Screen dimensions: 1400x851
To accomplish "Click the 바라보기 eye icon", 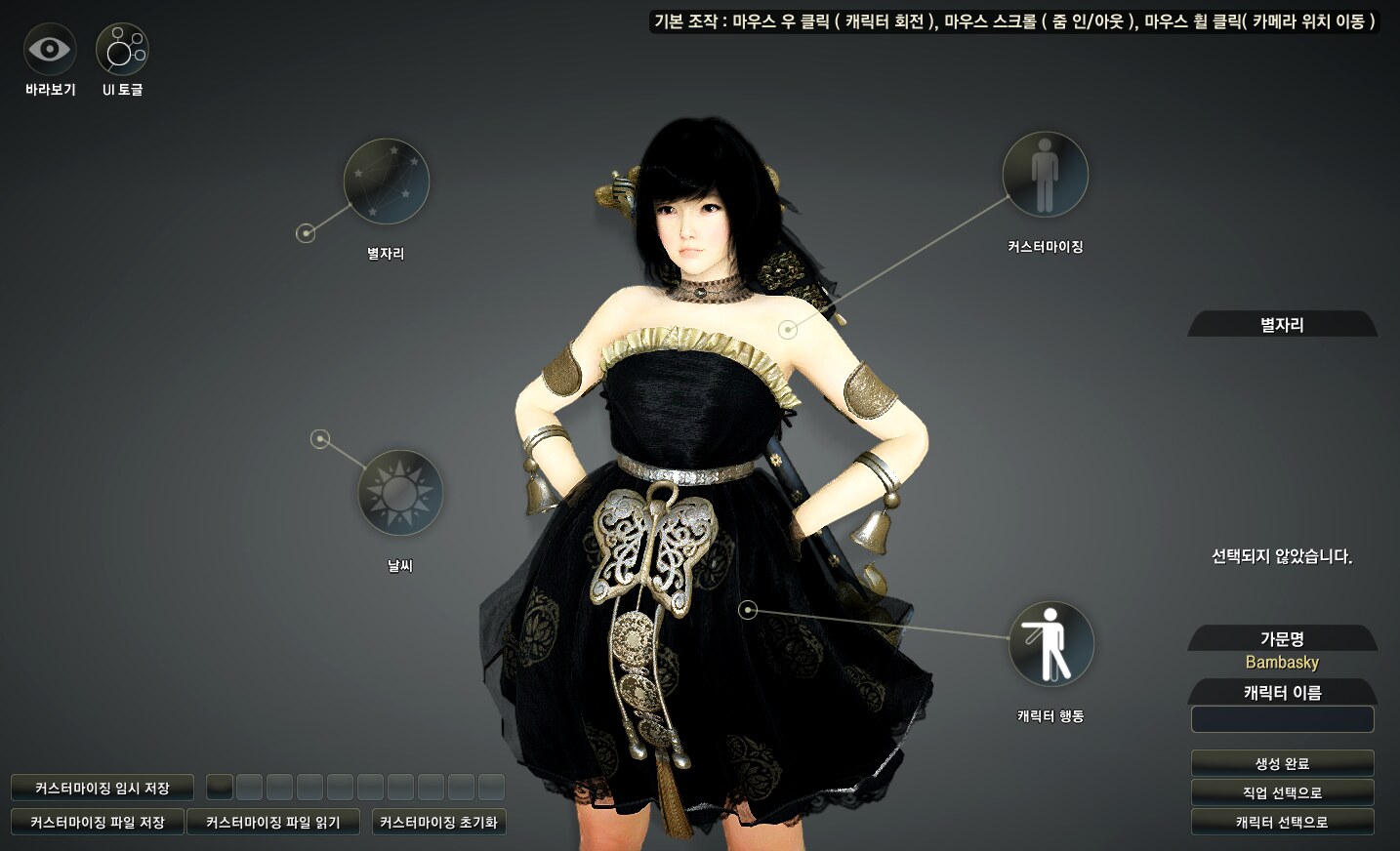I will [50, 49].
